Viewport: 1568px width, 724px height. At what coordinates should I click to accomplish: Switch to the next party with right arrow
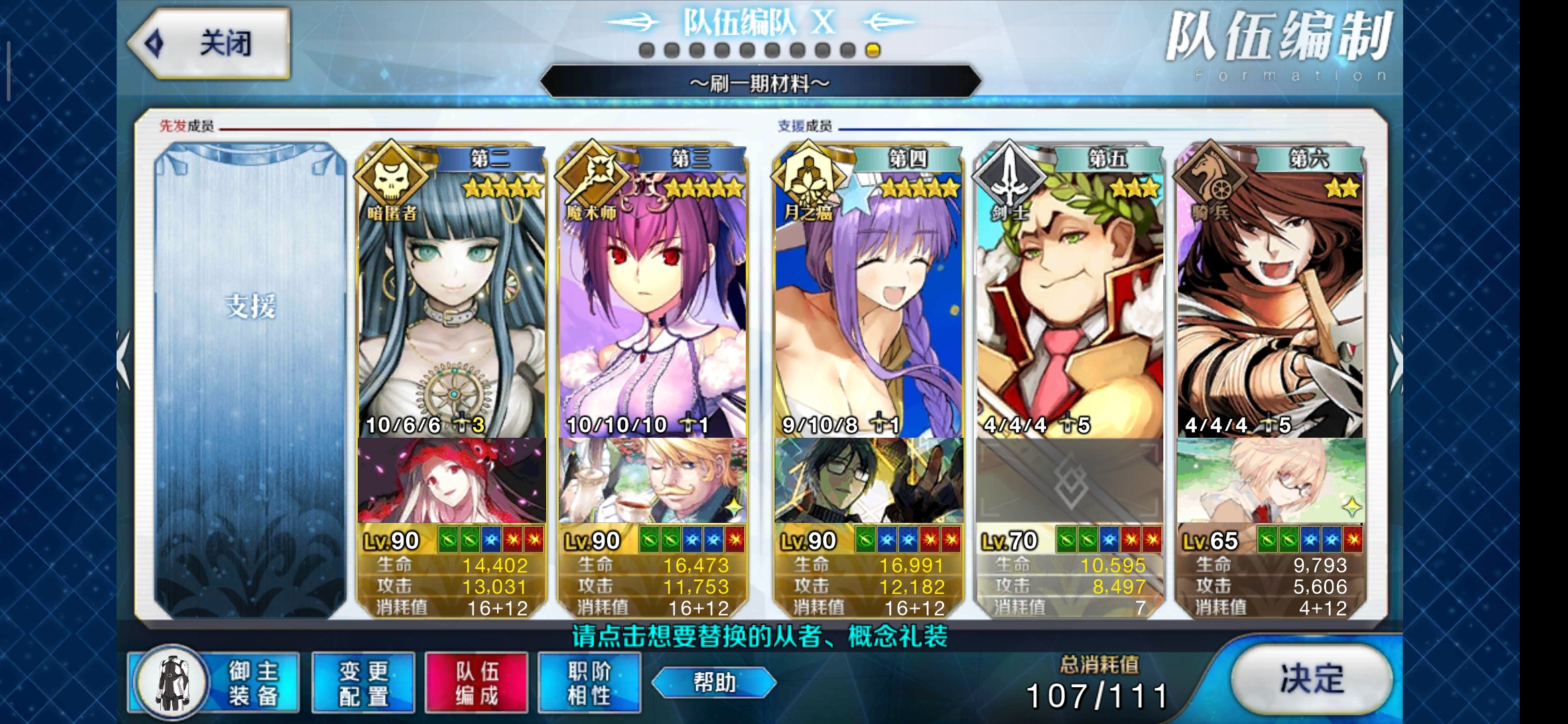tap(1396, 362)
